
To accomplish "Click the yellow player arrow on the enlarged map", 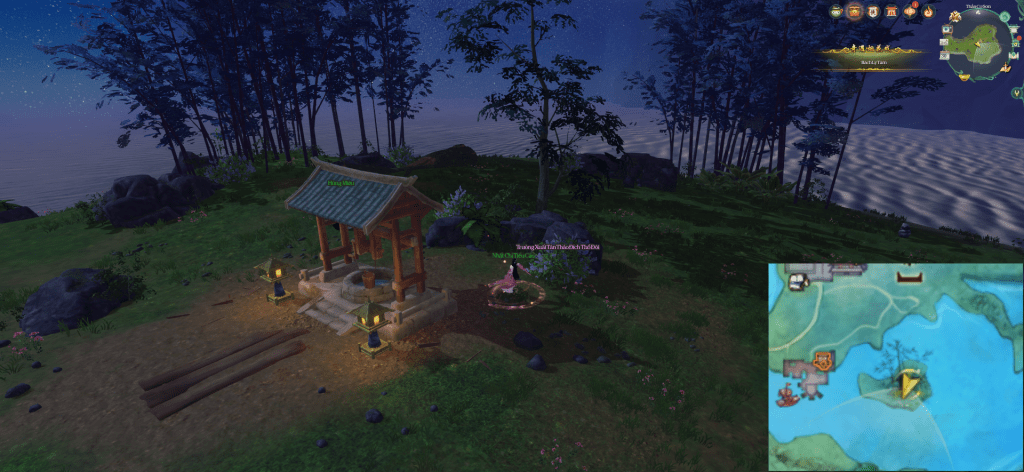I will point(910,384).
